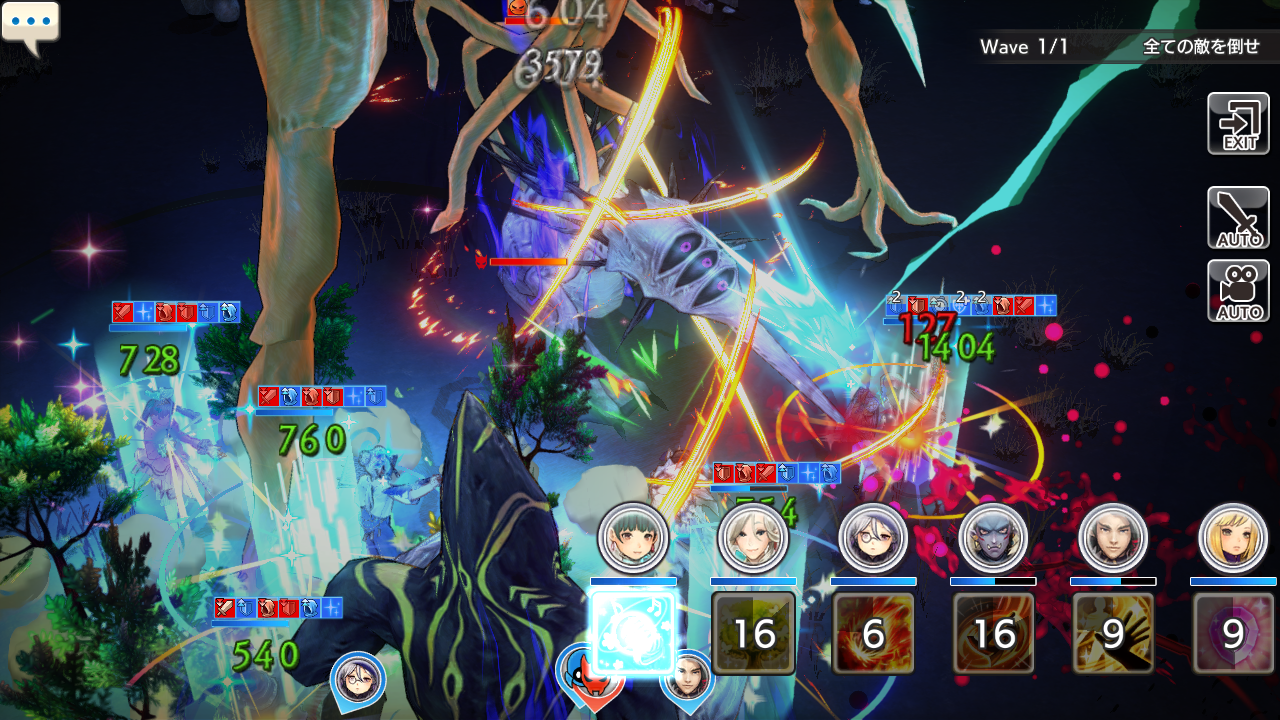
Task: Select the gray-haired man portrait
Action: click(x=1113, y=538)
